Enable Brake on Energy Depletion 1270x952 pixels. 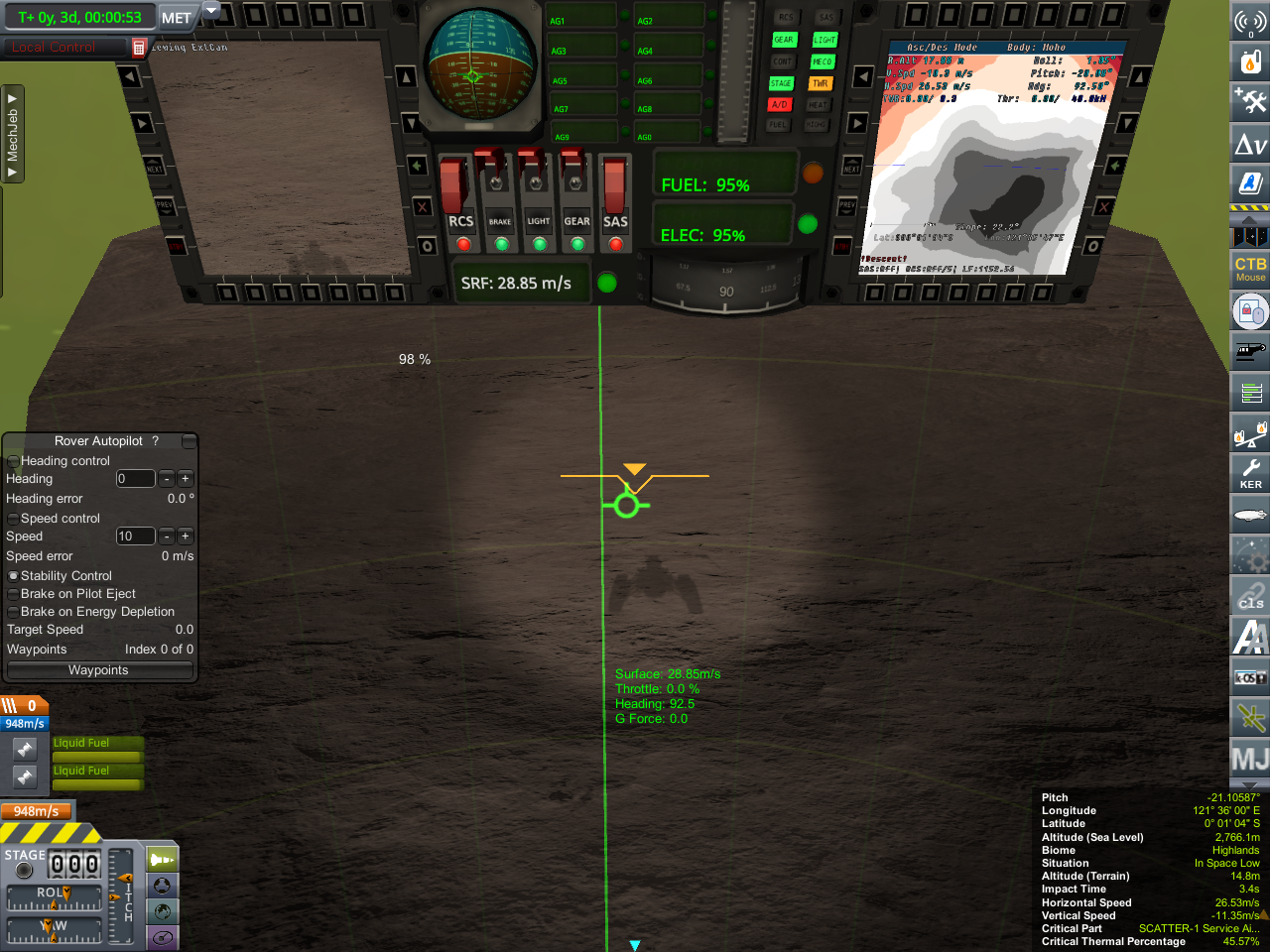(14, 612)
